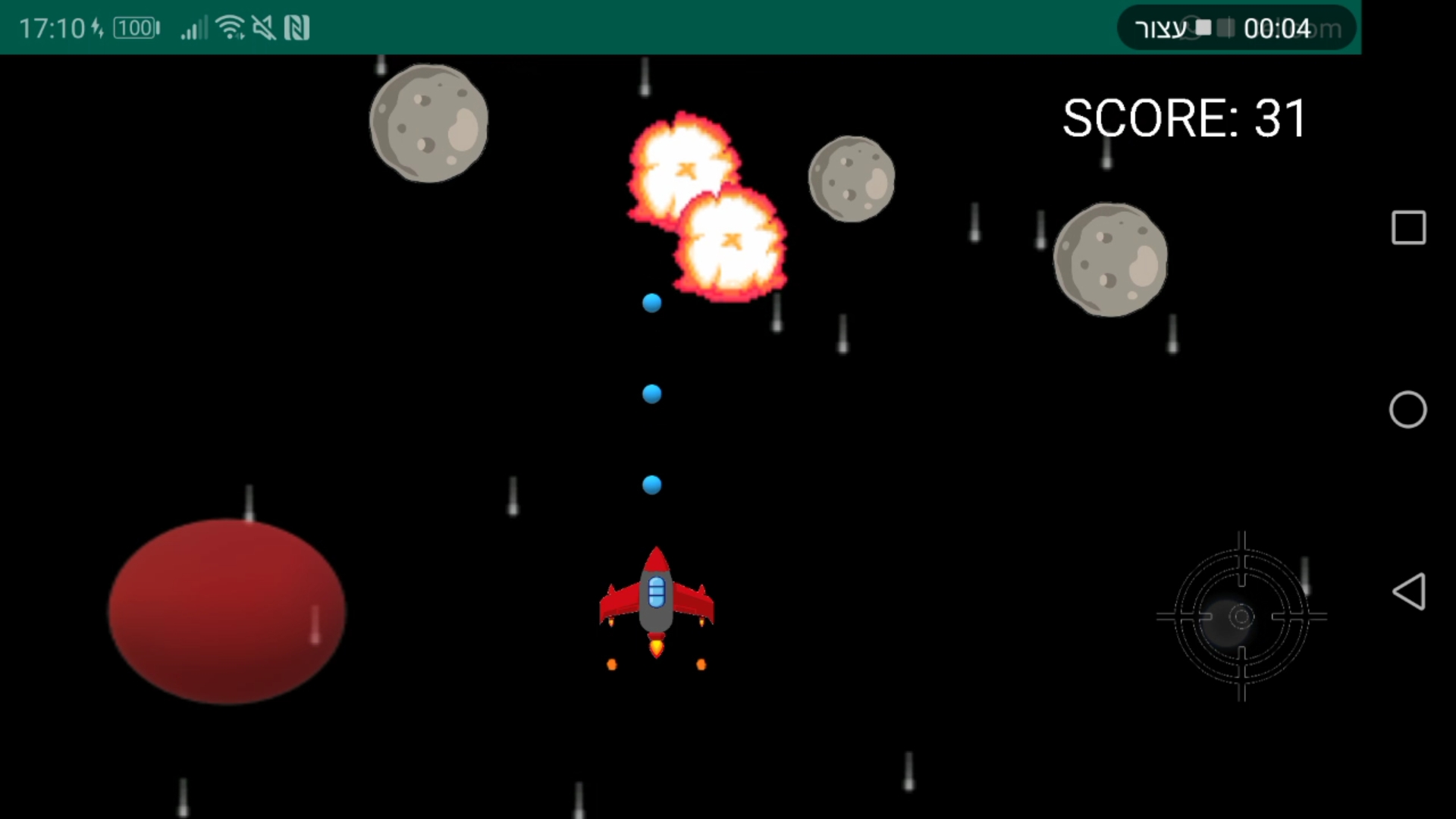
Task: Tap the battery level indicator showing 100
Action: pos(135,27)
